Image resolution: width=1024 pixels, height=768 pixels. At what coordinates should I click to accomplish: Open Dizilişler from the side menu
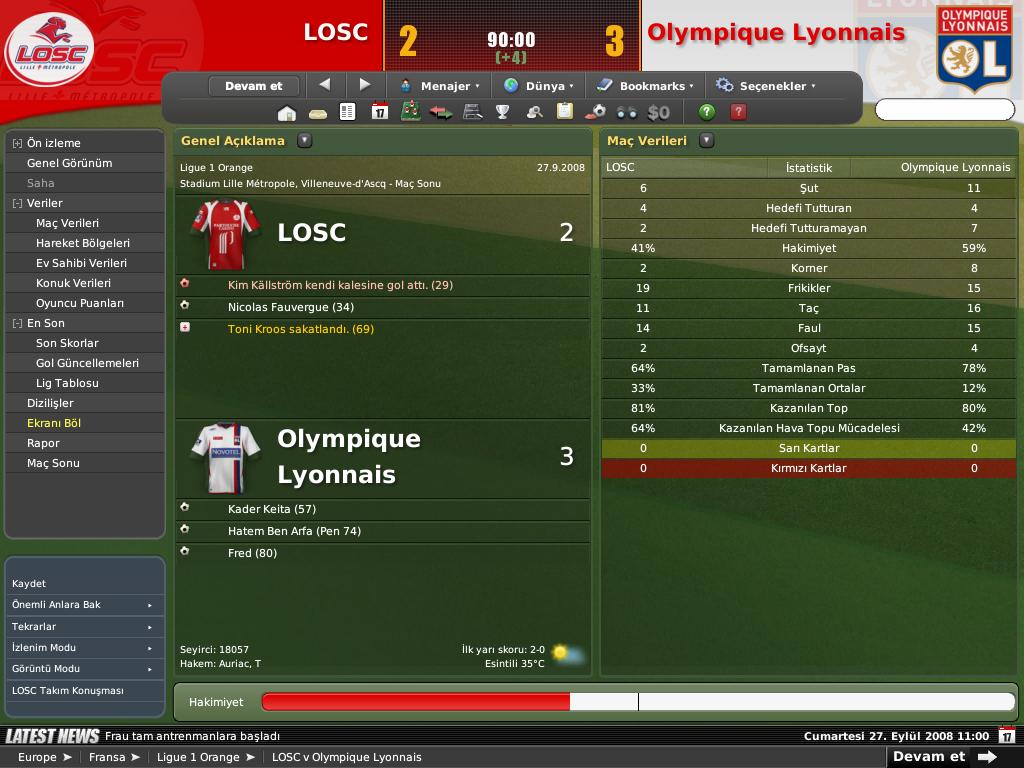50,403
